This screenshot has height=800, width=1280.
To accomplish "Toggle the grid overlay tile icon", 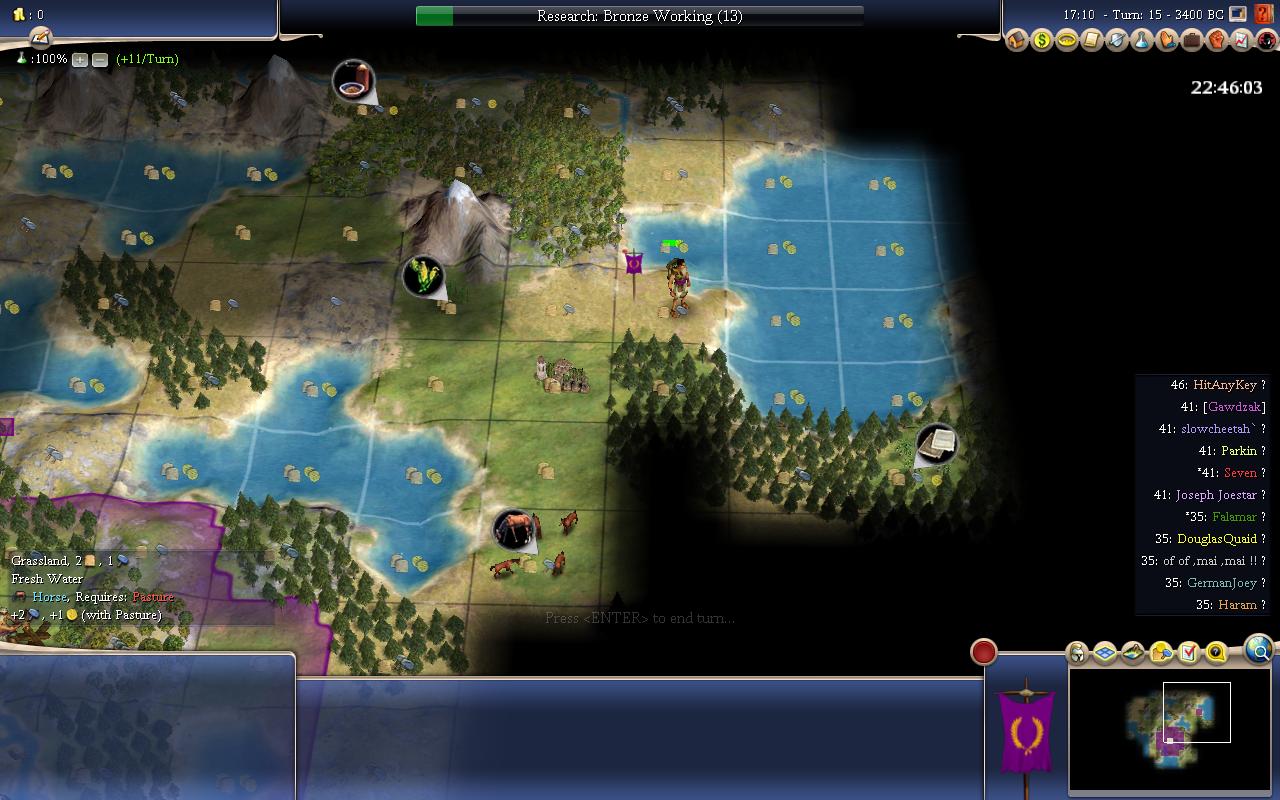I will (x=1105, y=653).
